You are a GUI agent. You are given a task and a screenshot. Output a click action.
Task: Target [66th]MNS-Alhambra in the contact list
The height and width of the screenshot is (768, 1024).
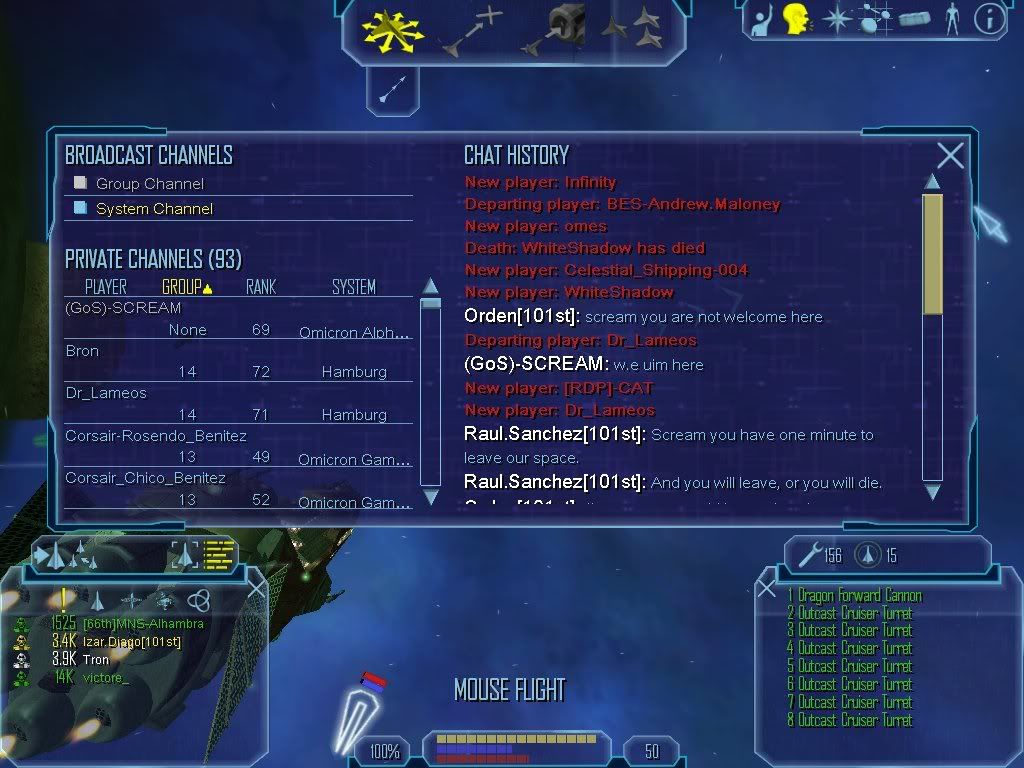point(142,624)
